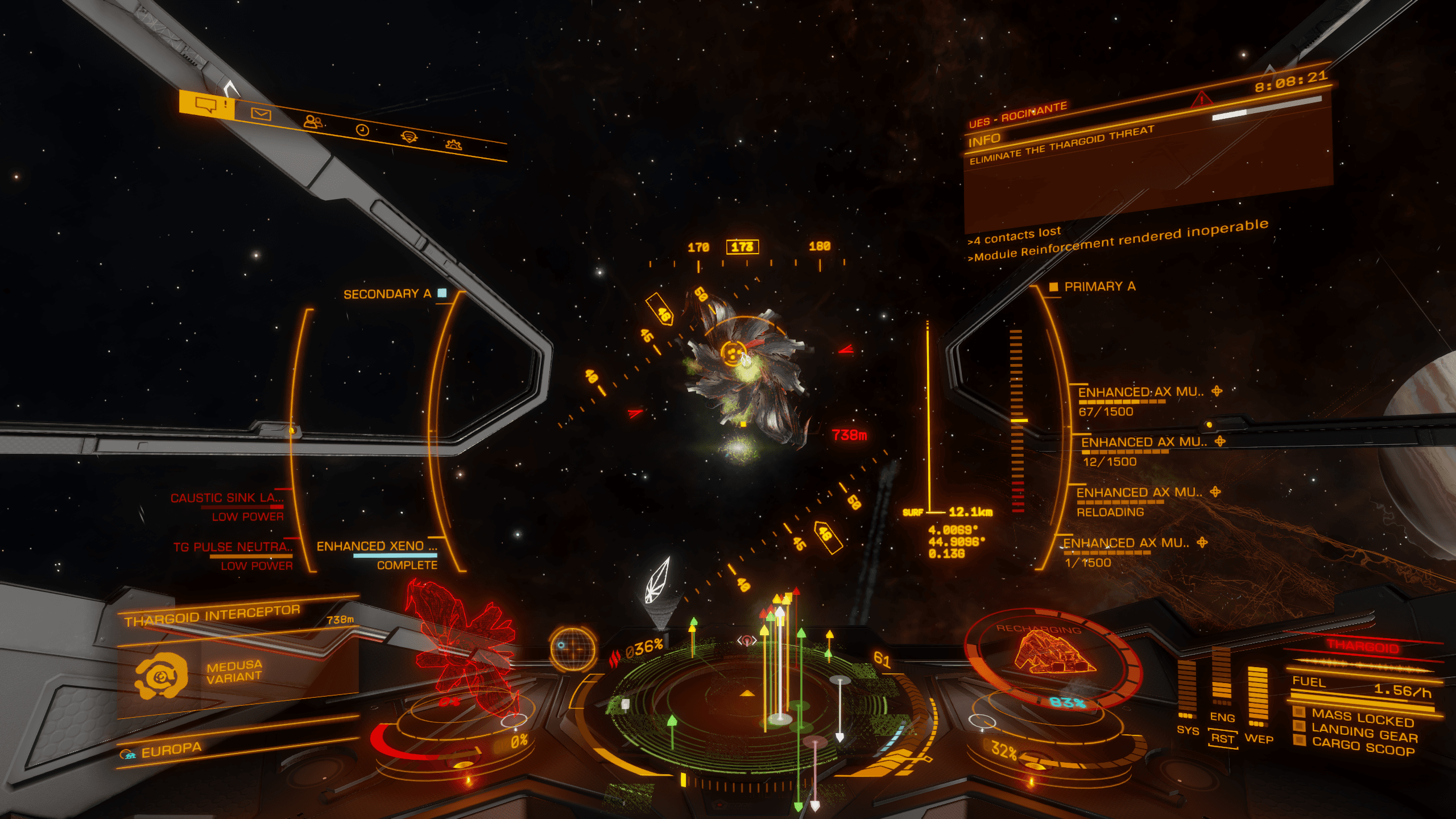1456x819 pixels.
Task: Click the small orange navigation compass globe
Action: (572, 647)
